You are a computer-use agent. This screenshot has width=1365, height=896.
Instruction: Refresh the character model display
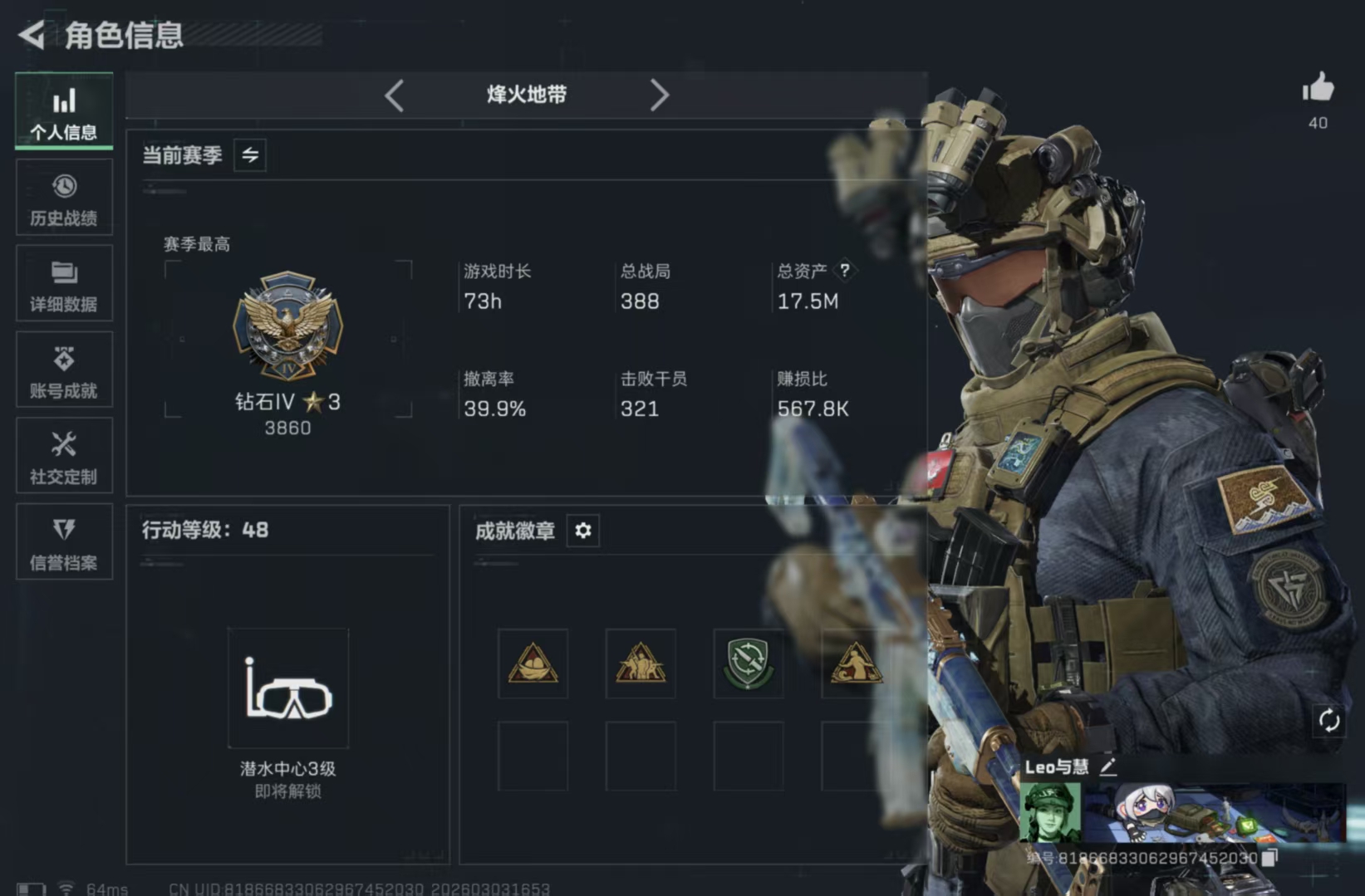pyautogui.click(x=1330, y=722)
